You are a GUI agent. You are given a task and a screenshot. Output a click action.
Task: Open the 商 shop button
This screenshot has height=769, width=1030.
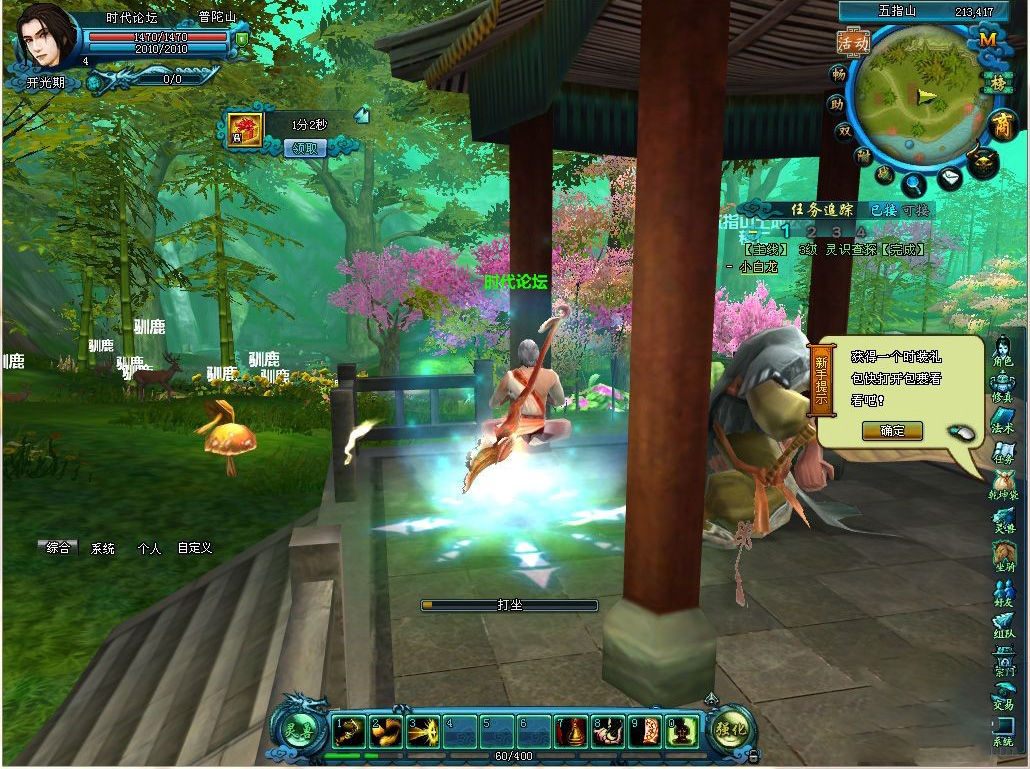click(x=1002, y=125)
